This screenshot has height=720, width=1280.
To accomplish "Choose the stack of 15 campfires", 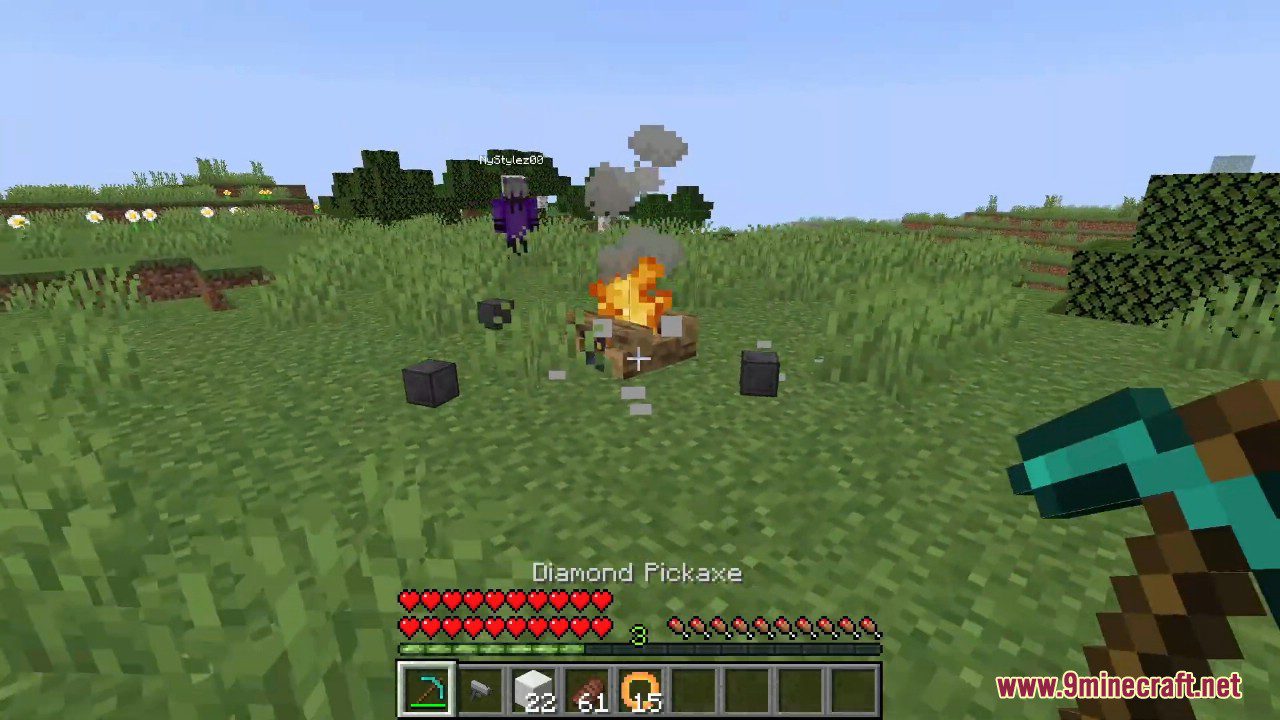I will click(642, 688).
